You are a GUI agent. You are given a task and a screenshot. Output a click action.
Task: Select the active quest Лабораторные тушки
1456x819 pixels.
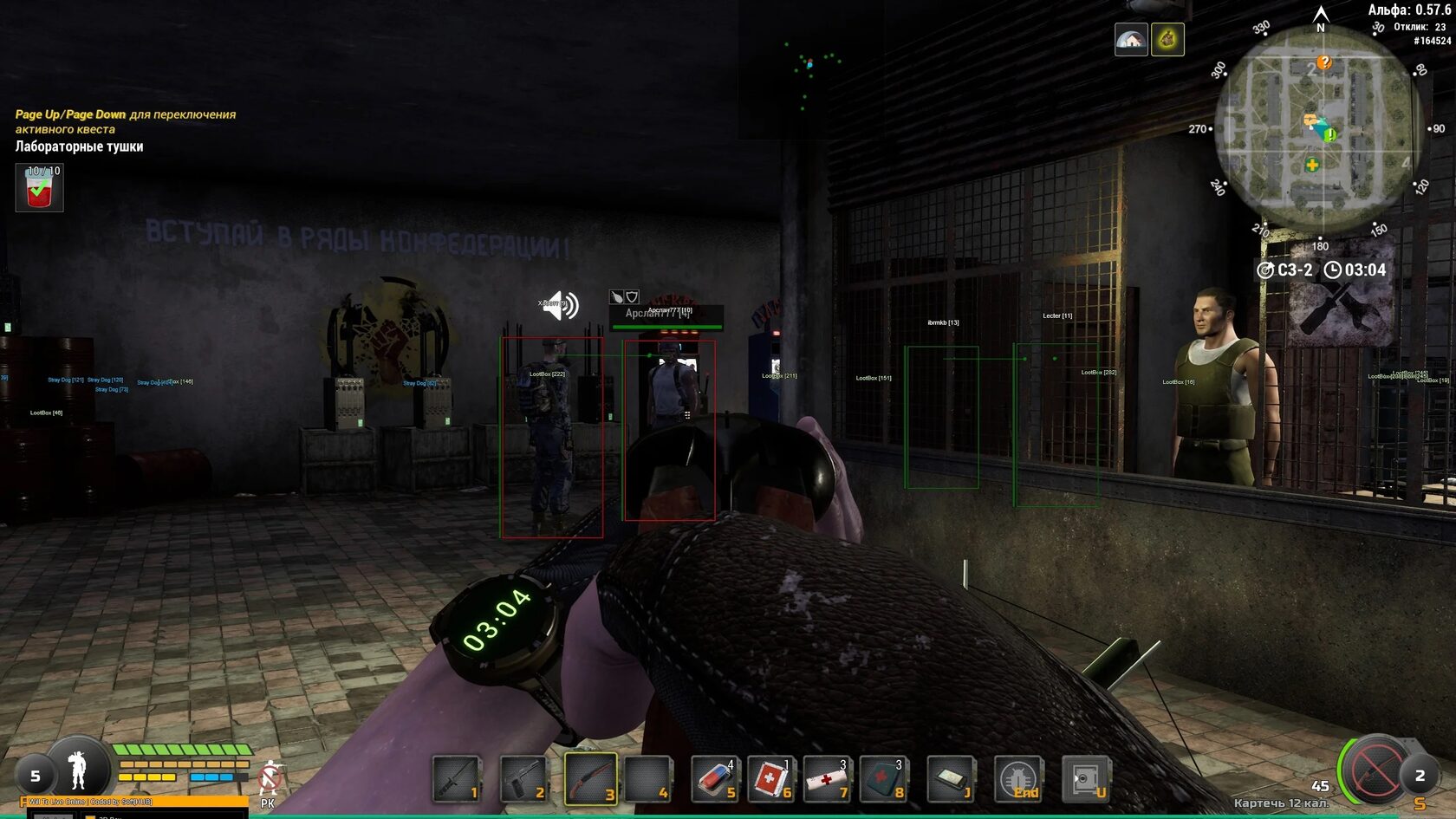(78, 147)
